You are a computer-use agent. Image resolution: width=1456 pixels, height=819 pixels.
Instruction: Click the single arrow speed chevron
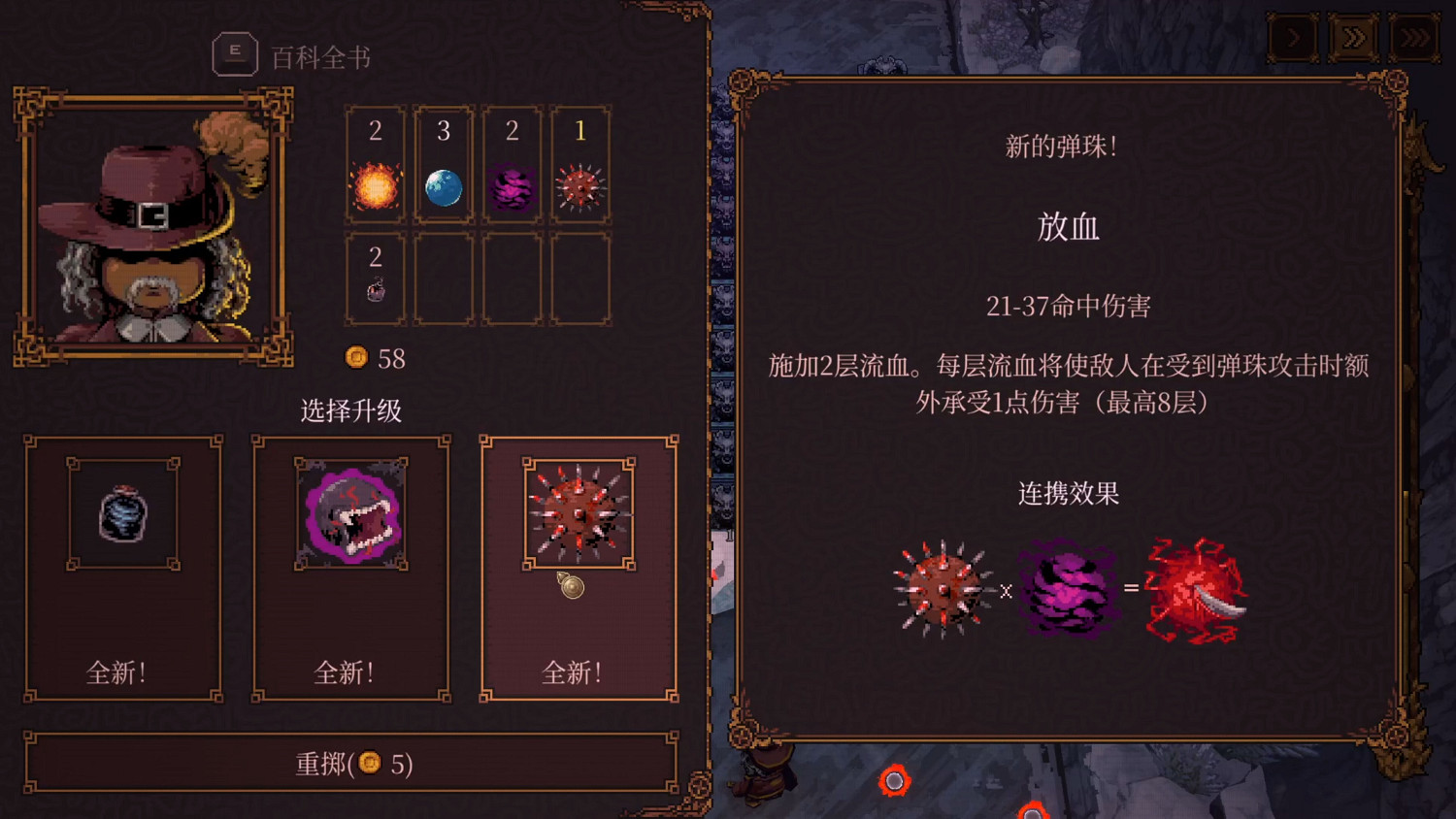tap(1292, 39)
